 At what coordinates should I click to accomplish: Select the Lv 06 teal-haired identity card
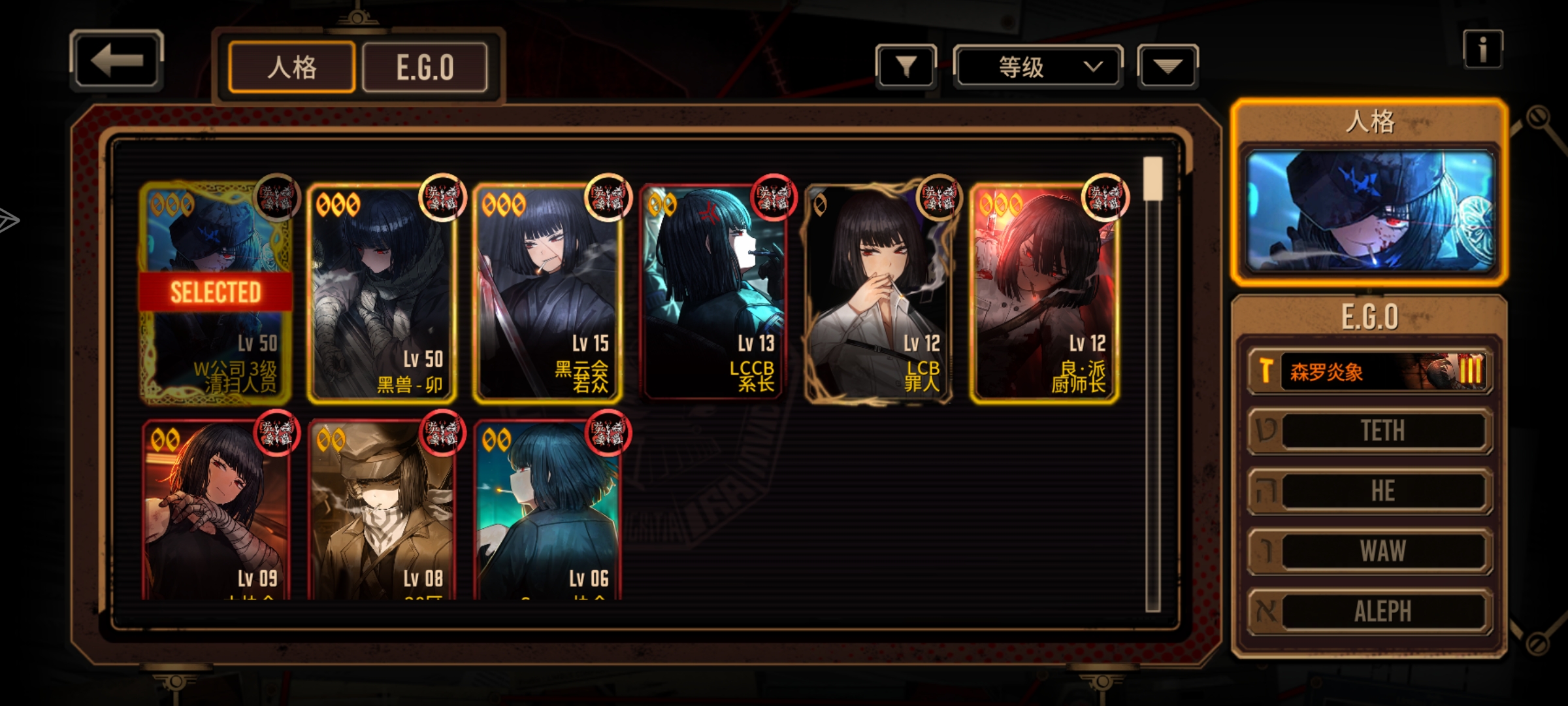547,510
